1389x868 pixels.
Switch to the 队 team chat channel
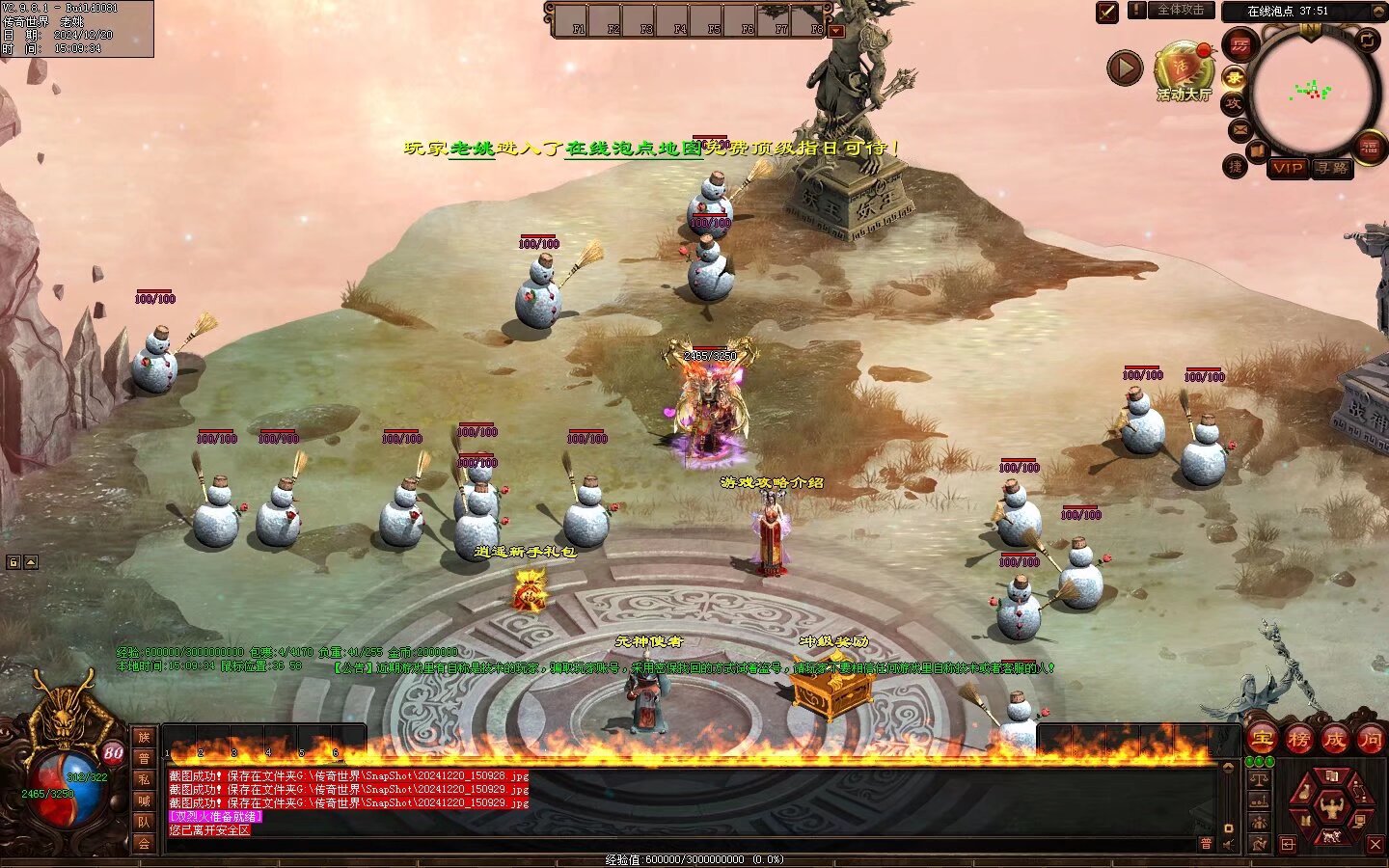click(x=144, y=822)
